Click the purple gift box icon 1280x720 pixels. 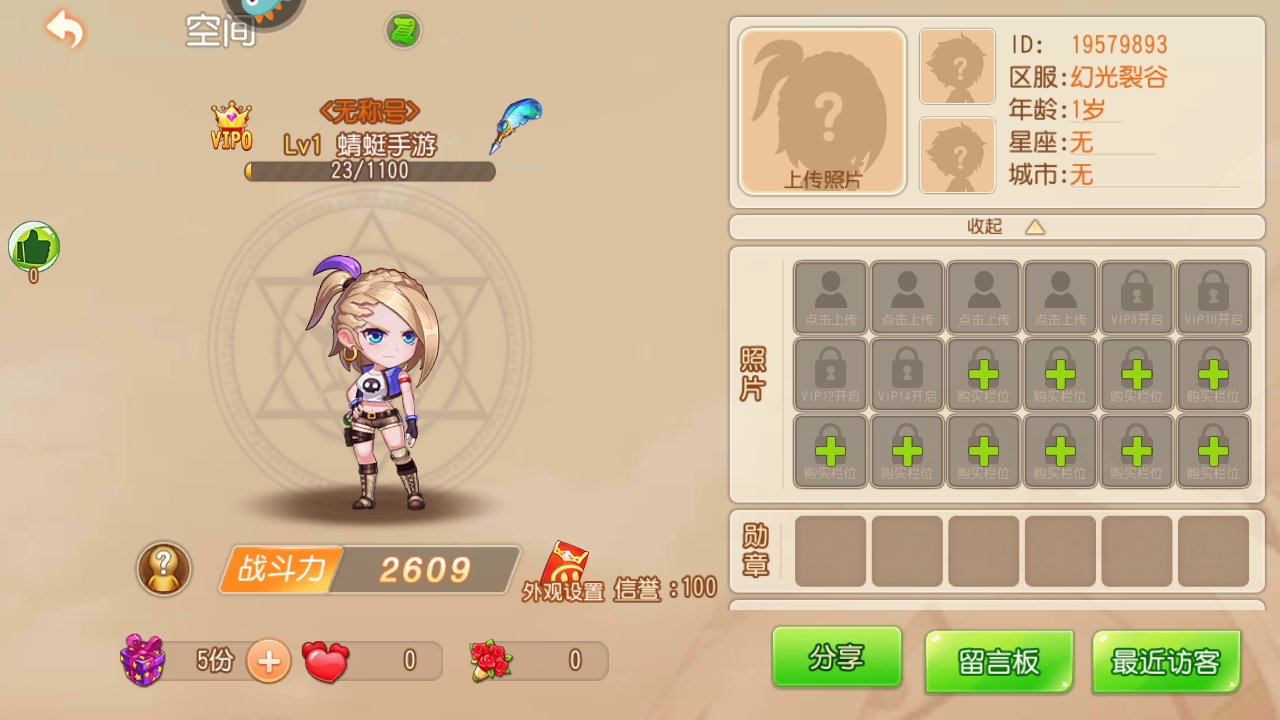(x=142, y=660)
